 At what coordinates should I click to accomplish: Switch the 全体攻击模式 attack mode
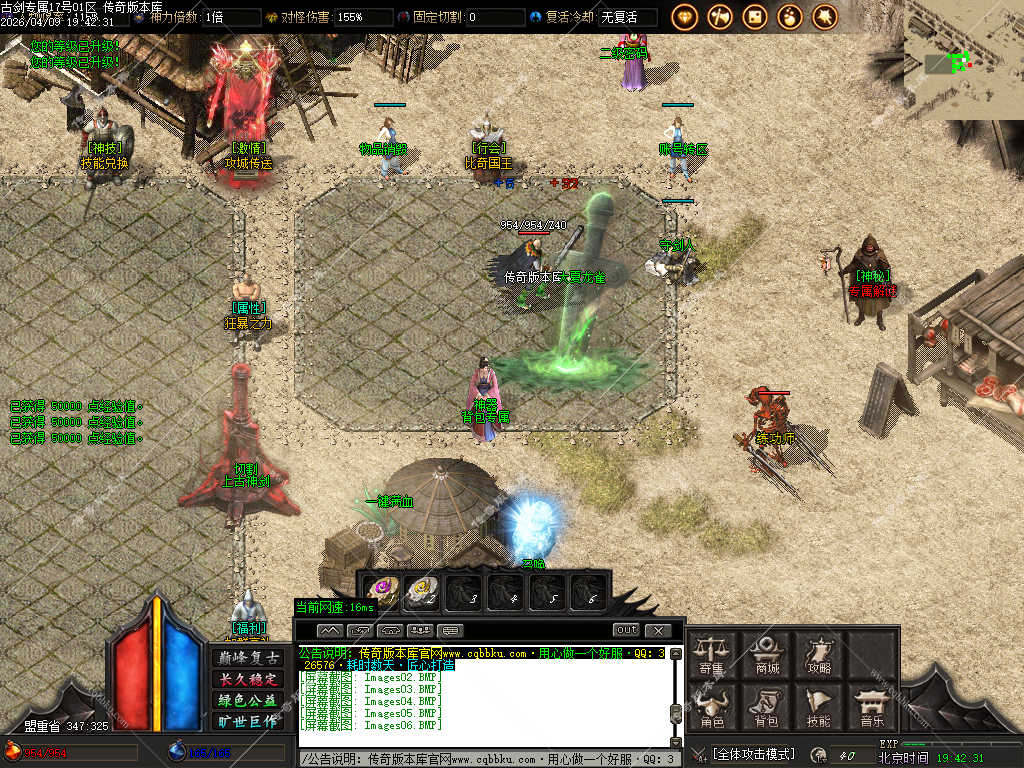pyautogui.click(x=755, y=754)
